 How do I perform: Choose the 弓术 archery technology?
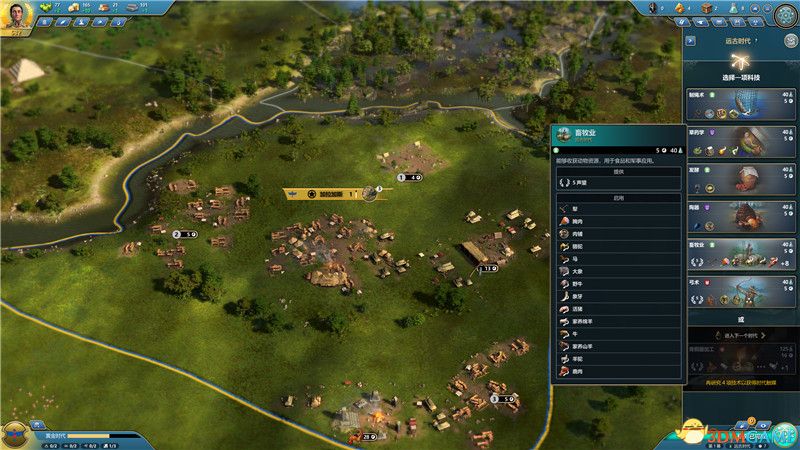741,290
